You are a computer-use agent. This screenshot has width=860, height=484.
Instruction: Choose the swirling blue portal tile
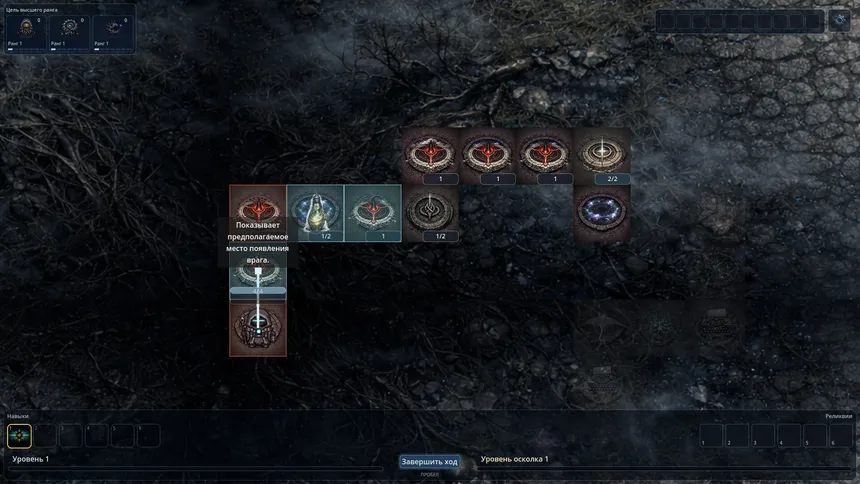(602, 212)
